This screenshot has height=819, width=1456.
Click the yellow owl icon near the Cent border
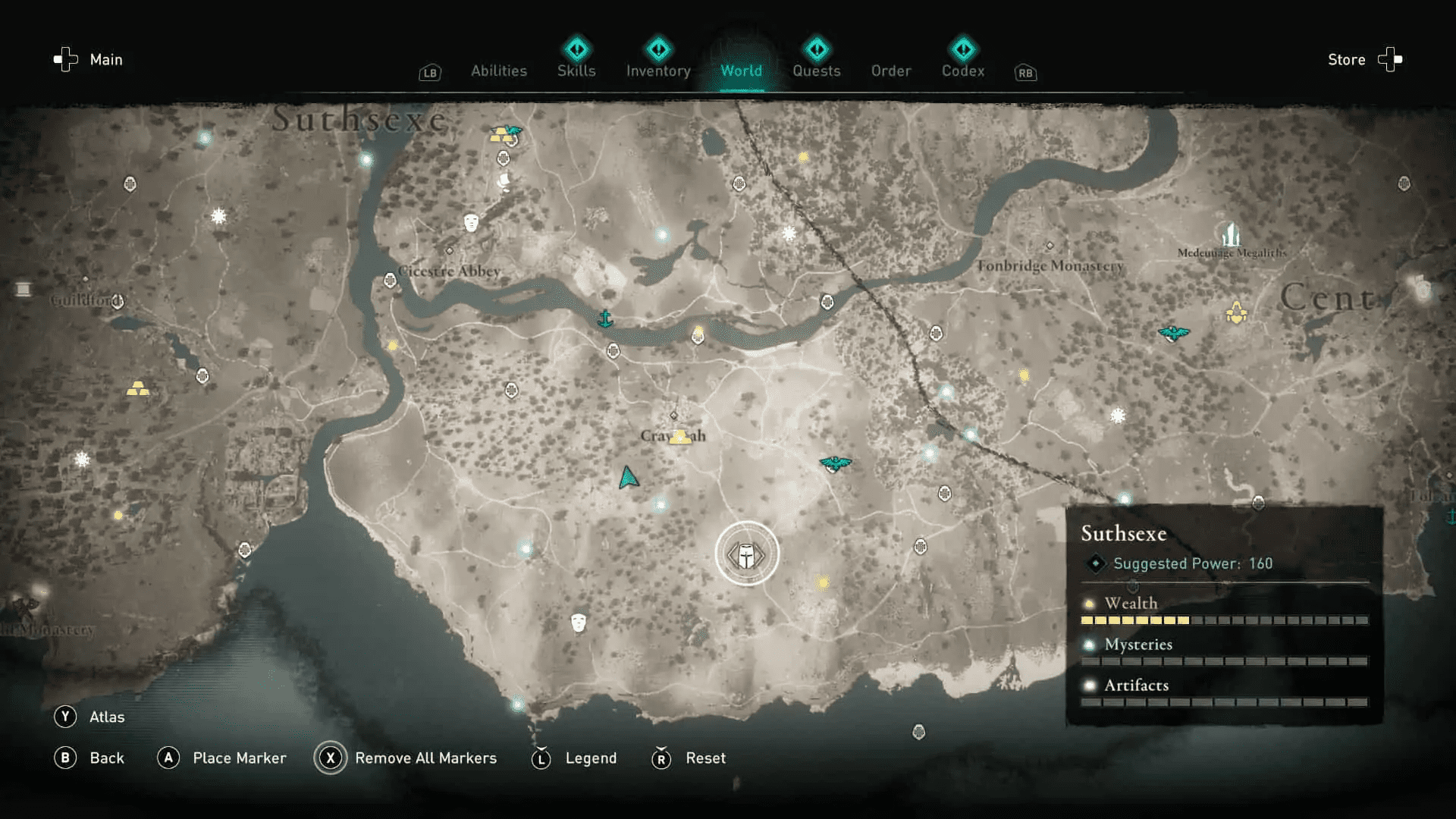pyautogui.click(x=1236, y=311)
